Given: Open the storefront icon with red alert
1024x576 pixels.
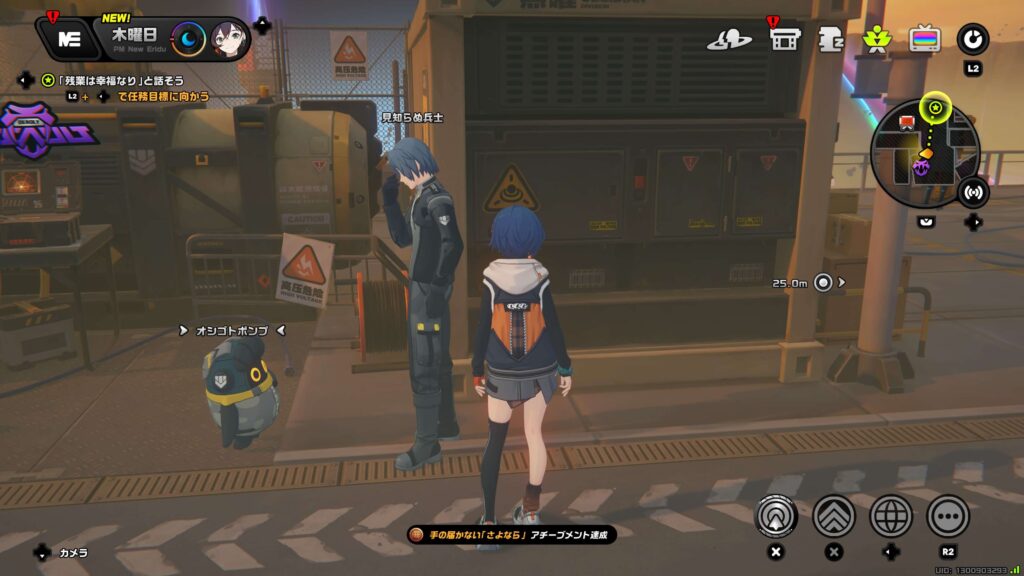Looking at the screenshot, I should [783, 39].
